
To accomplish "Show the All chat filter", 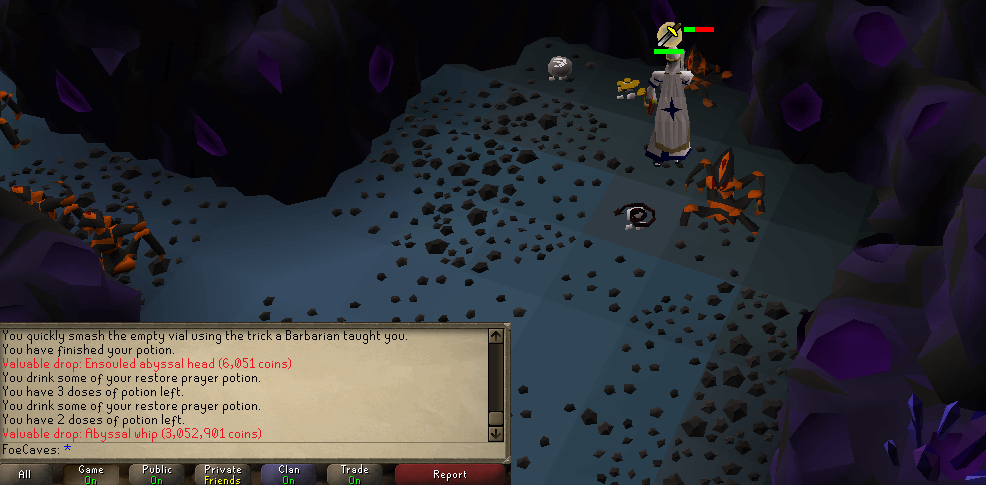I will (x=25, y=474).
